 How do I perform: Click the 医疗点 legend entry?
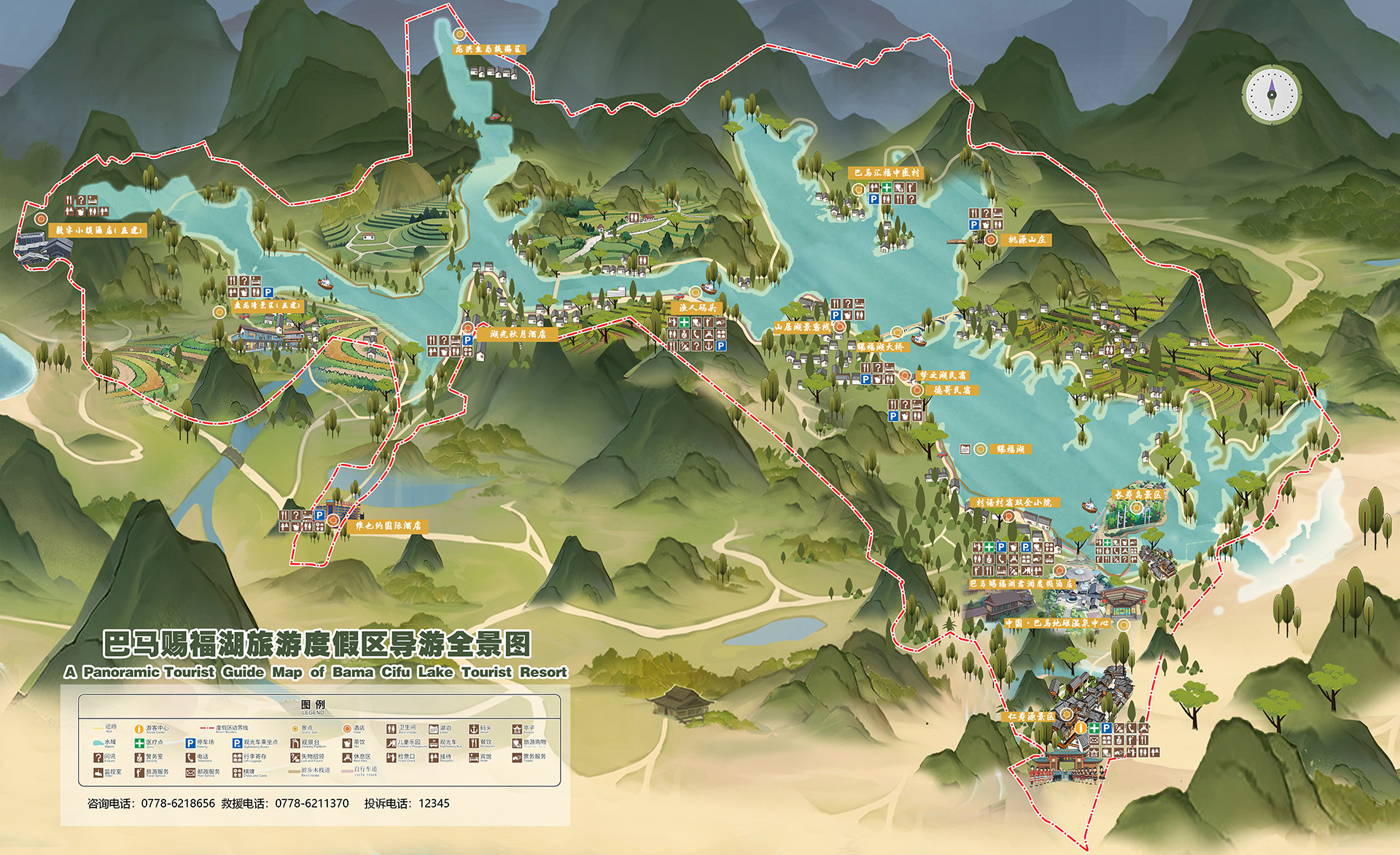[x=149, y=743]
